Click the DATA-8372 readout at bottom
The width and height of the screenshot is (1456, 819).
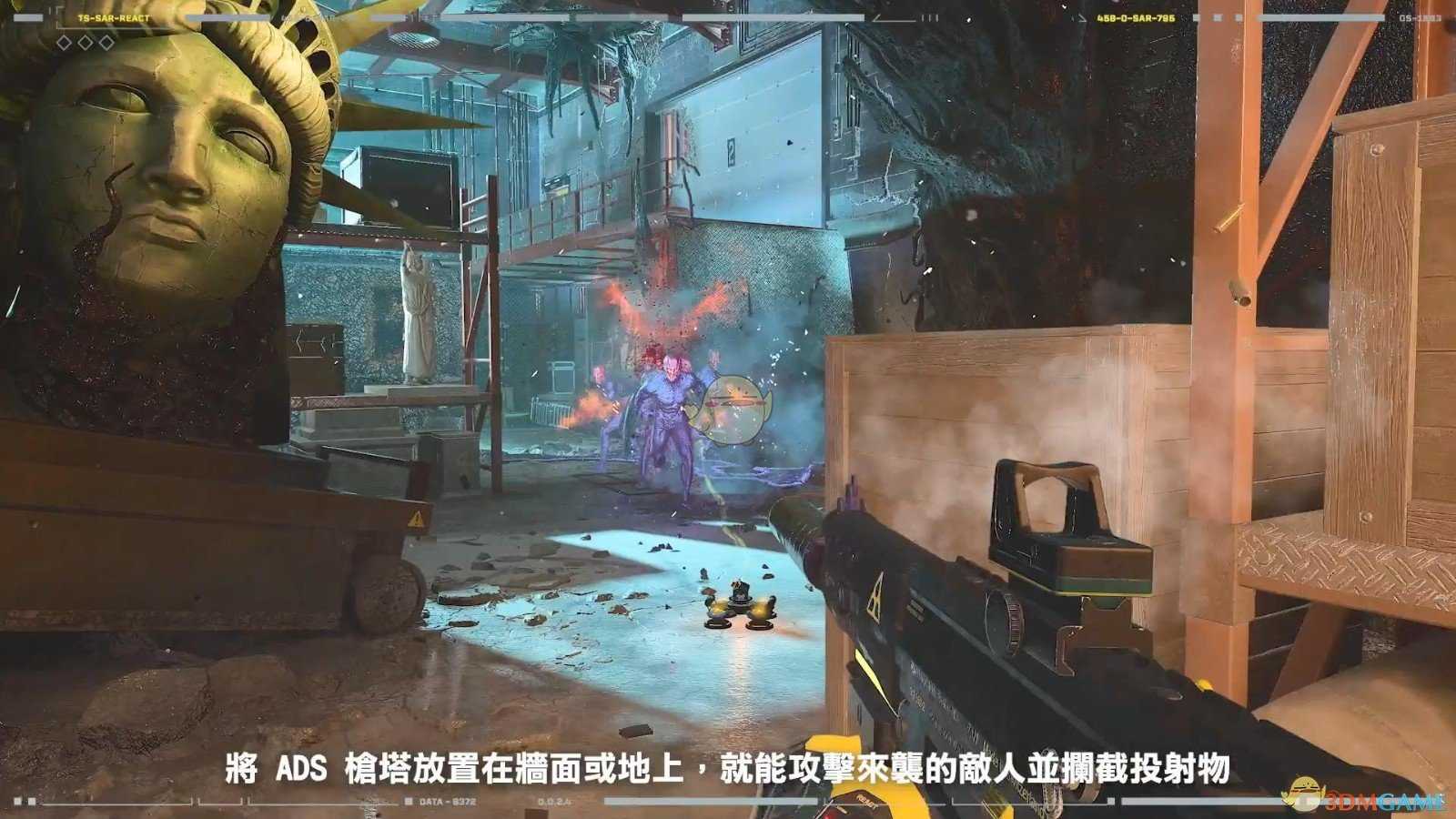click(x=448, y=801)
